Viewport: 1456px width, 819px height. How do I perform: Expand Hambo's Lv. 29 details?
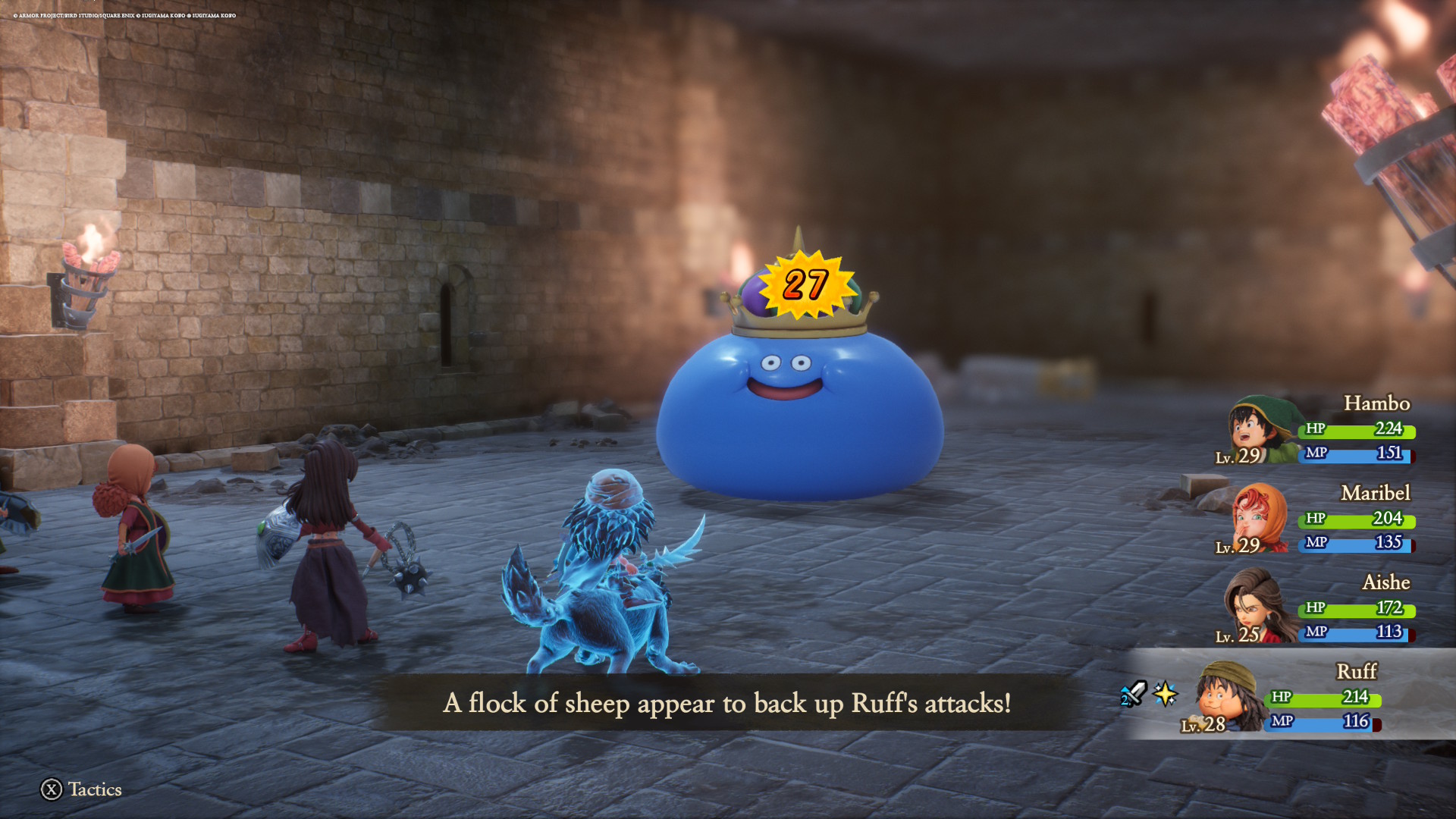1238,457
